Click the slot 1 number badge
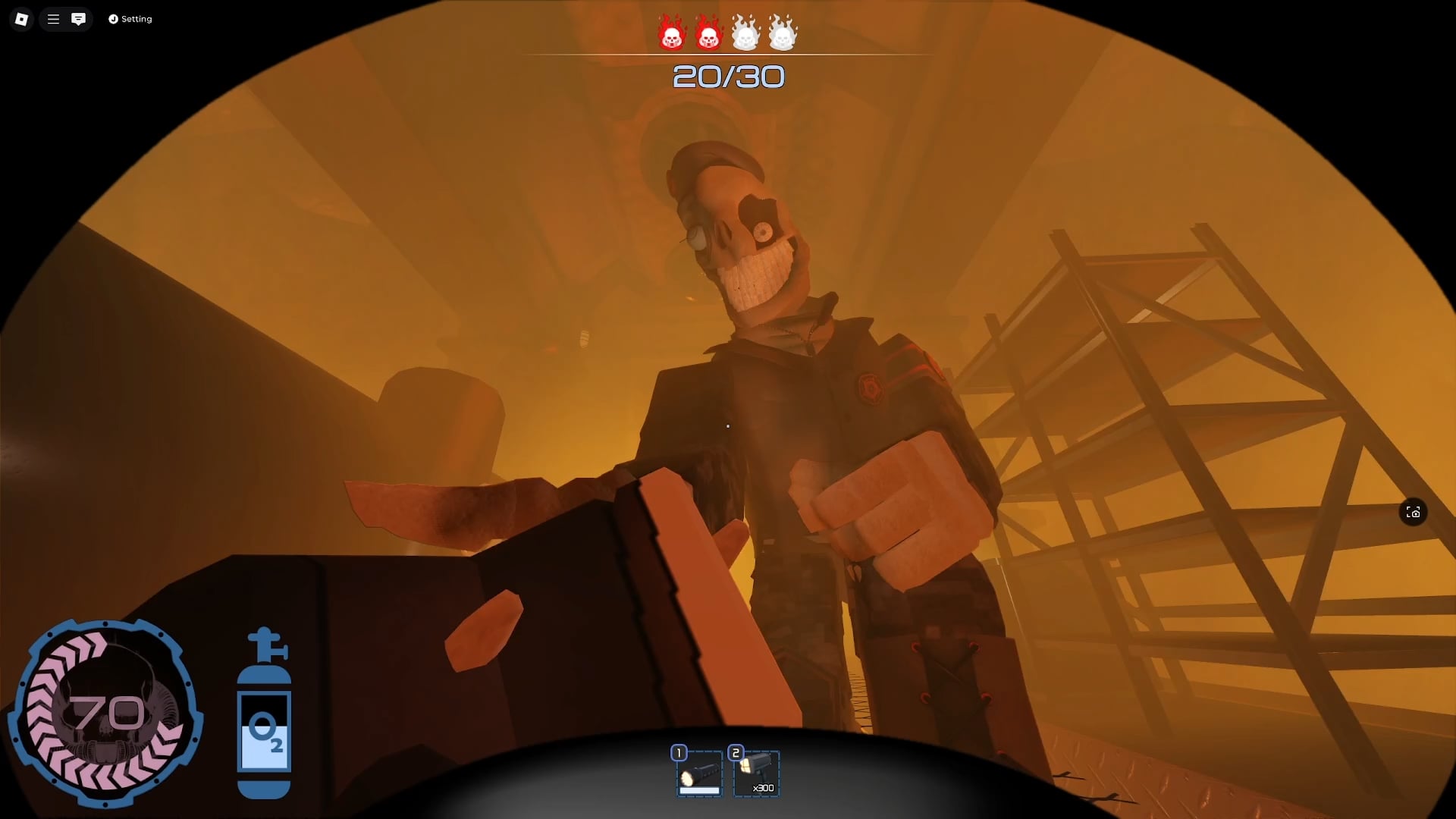The width and height of the screenshot is (1456, 819). [x=679, y=753]
